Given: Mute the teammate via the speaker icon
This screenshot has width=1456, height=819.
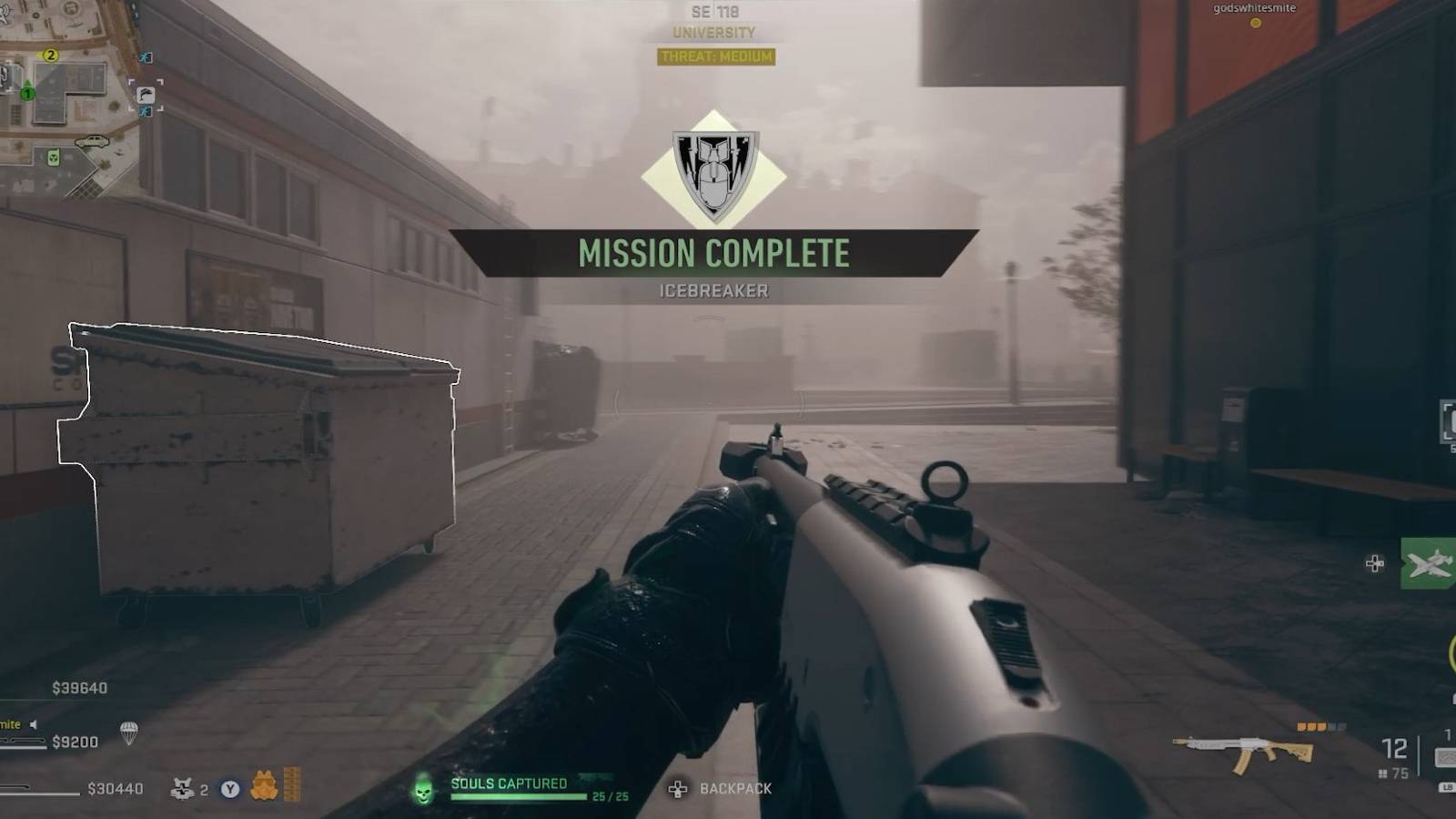Looking at the screenshot, I should 33,725.
